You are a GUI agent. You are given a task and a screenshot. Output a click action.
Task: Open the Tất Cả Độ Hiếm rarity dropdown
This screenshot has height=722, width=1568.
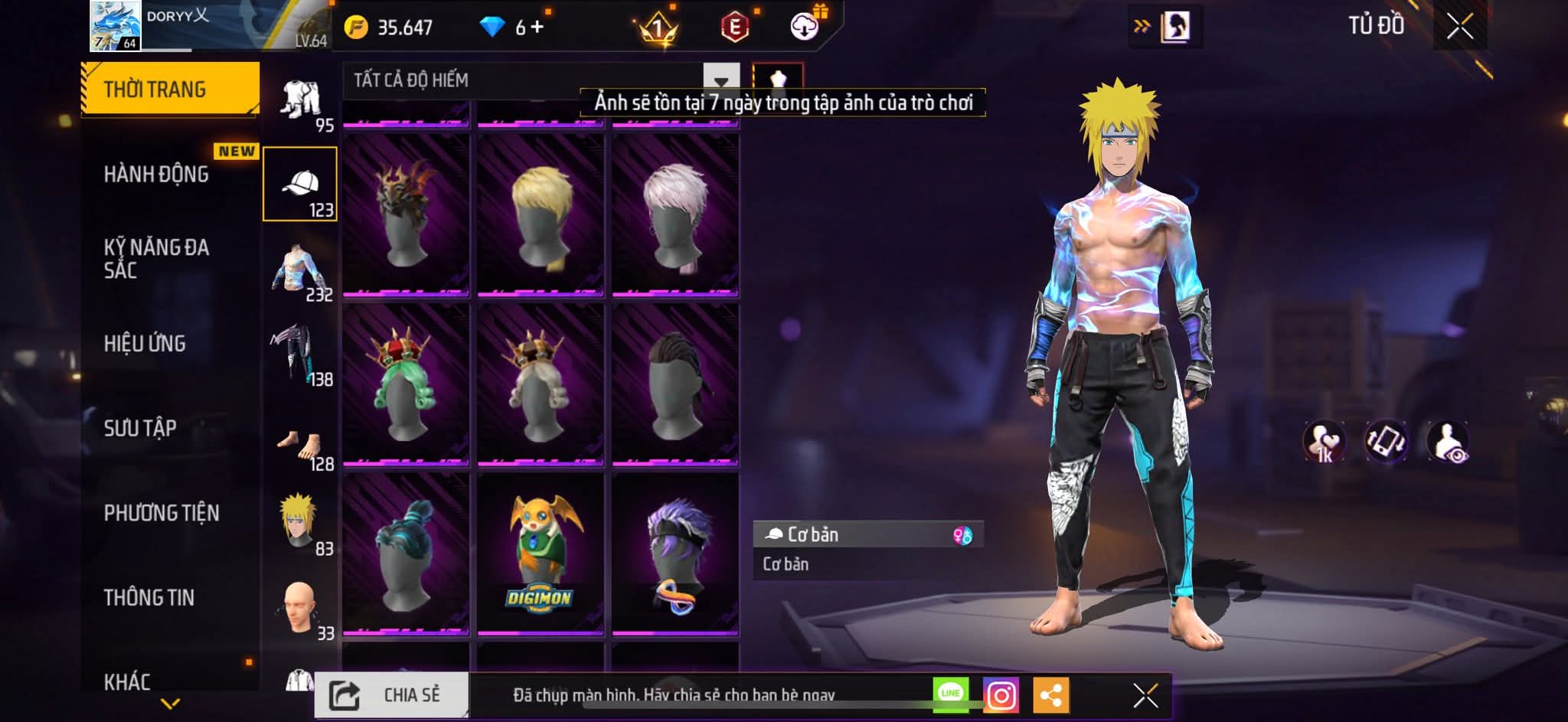720,80
